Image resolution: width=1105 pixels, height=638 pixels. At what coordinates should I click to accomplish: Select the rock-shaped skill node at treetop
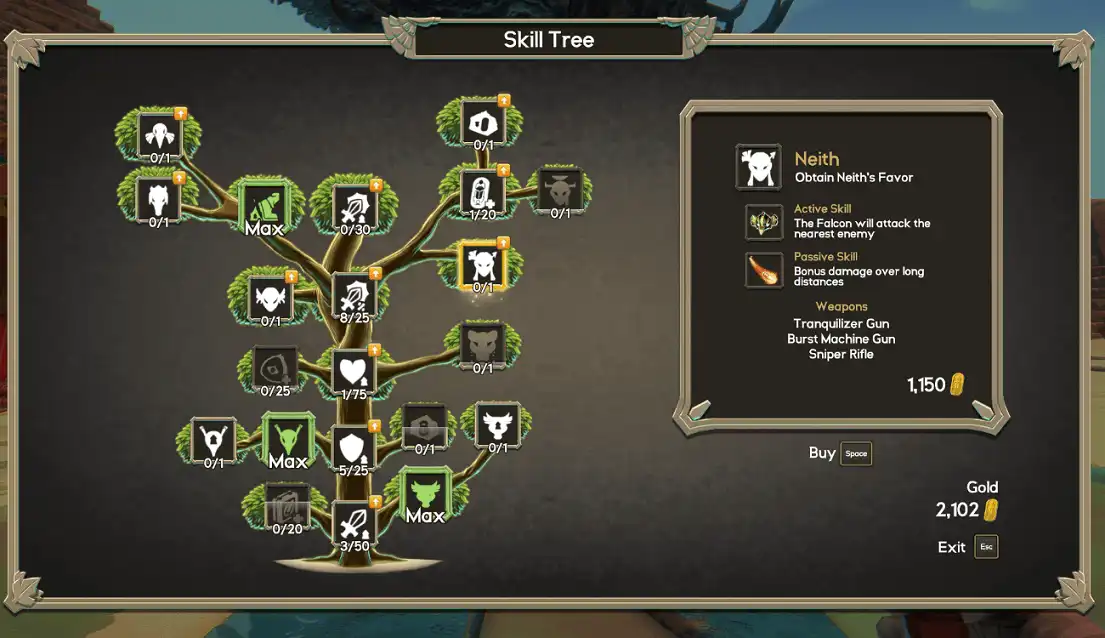(x=483, y=123)
